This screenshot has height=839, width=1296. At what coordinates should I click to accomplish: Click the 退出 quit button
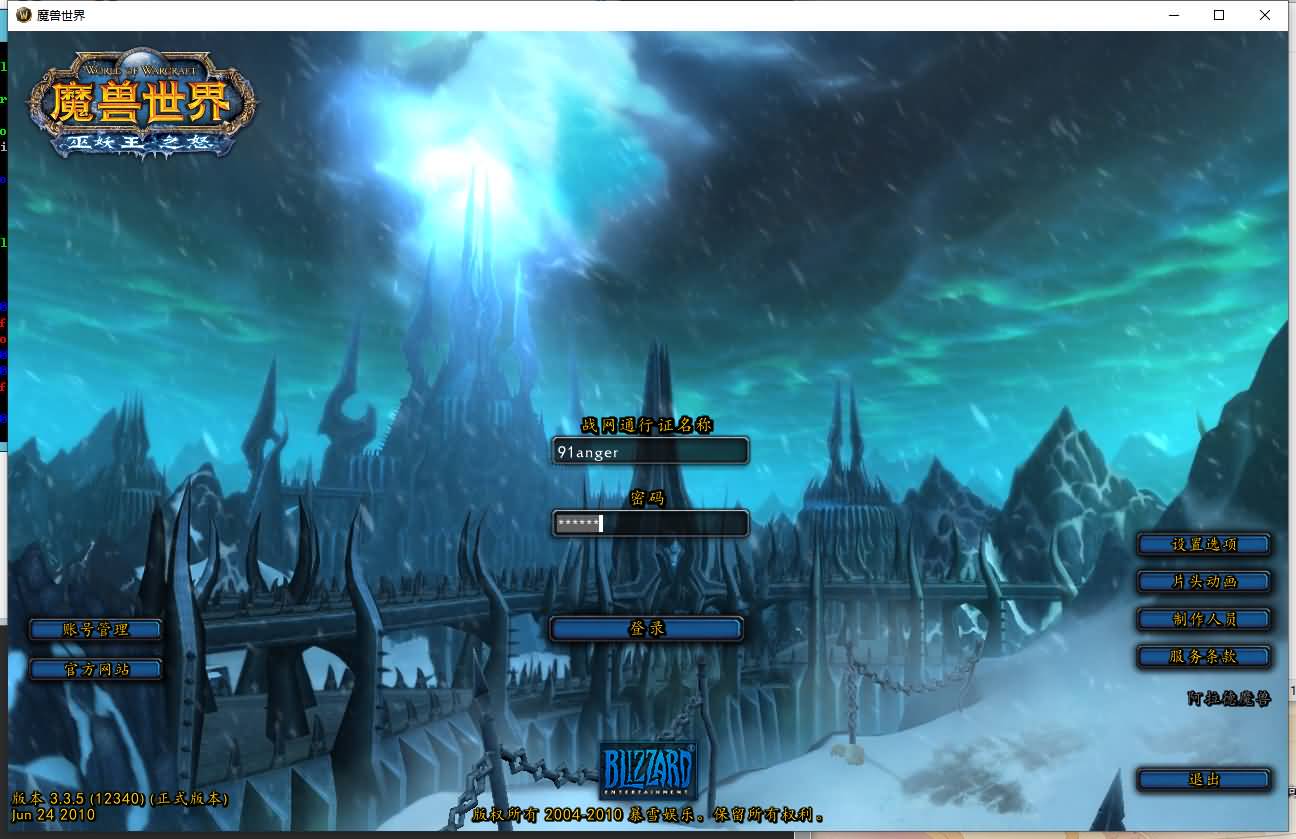(1204, 780)
